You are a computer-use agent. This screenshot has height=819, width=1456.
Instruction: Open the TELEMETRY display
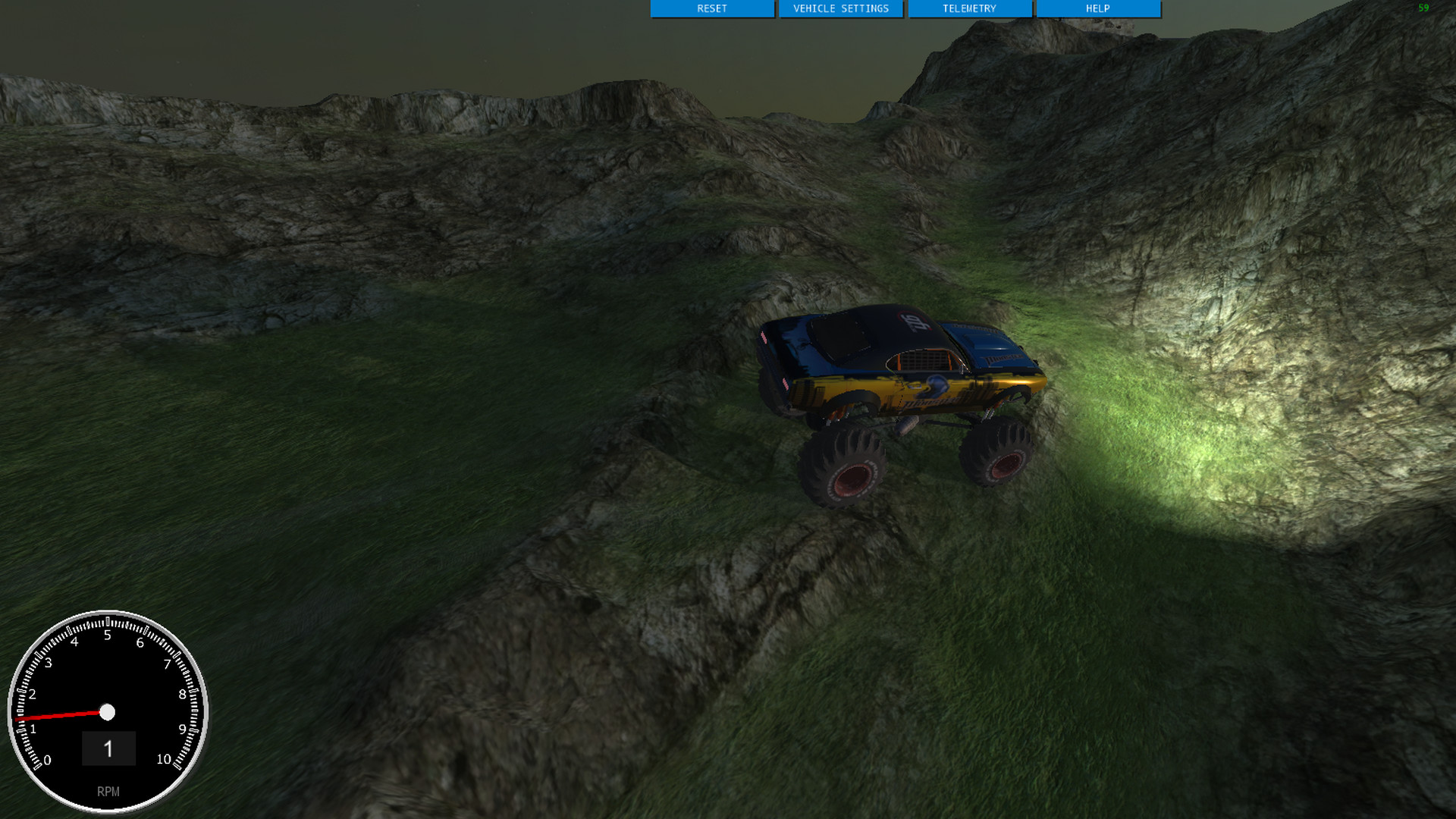[x=971, y=9]
